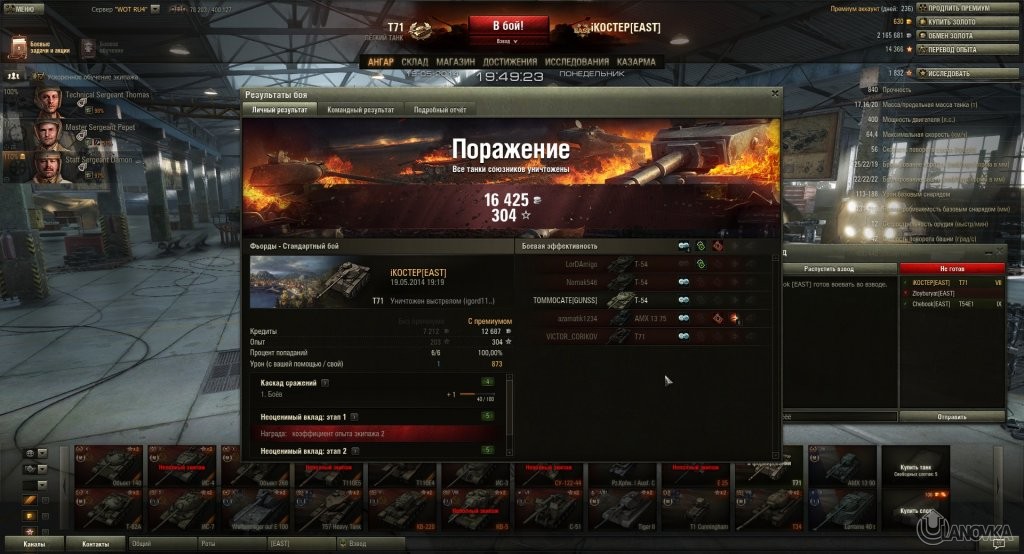The width and height of the screenshot is (1024, 554).
Task: Disband platoon with Распустить взвод
Action: 838,268
